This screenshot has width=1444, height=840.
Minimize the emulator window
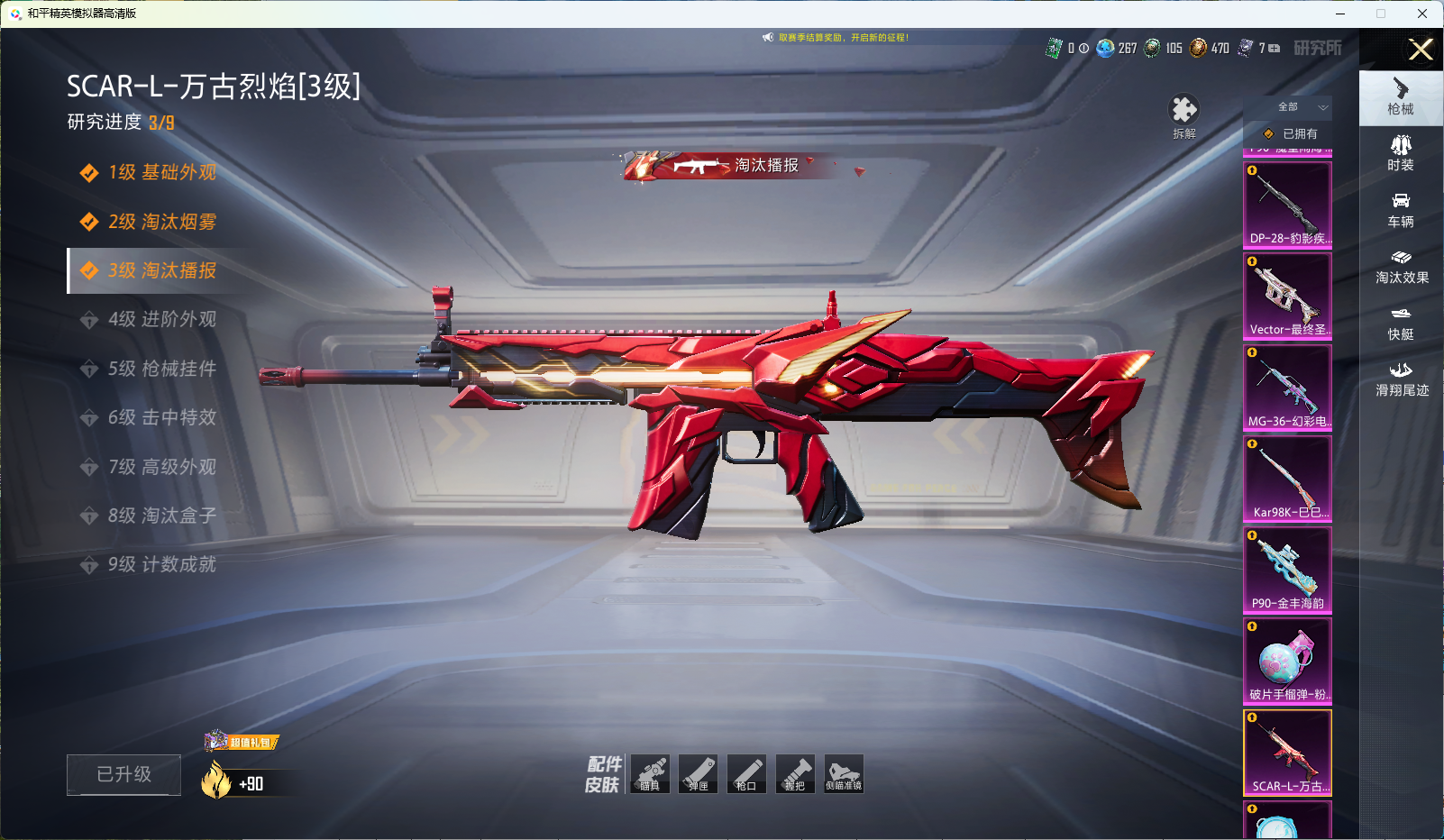click(1340, 14)
